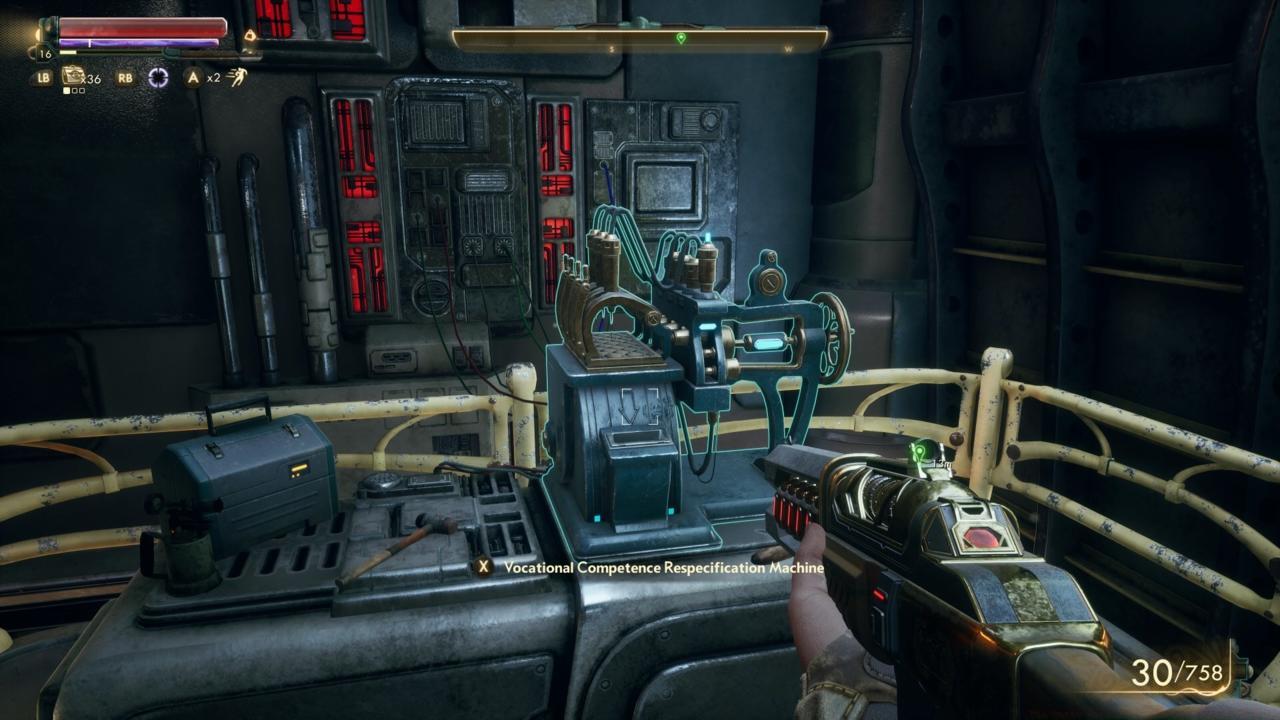The width and height of the screenshot is (1280, 720).
Task: Click the running-figure dodge ability icon
Action: (x=237, y=77)
